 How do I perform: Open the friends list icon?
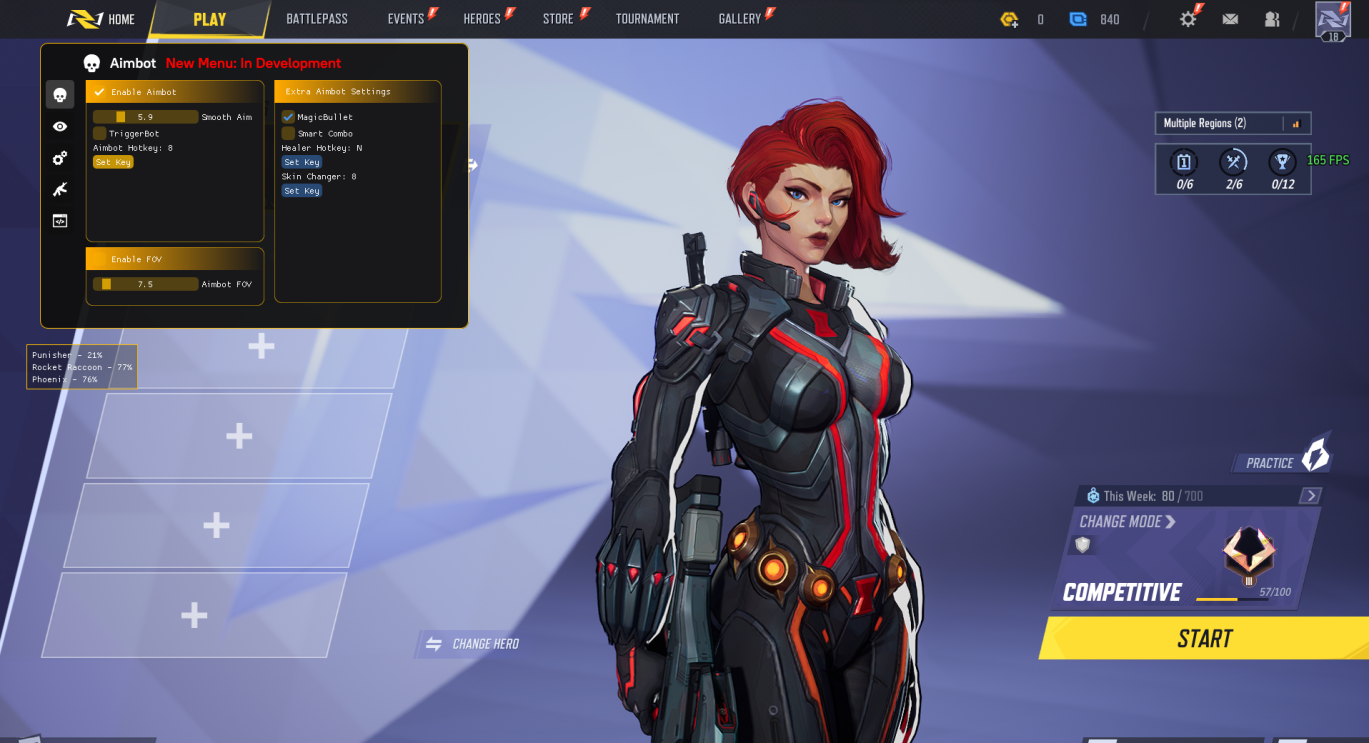[1272, 19]
